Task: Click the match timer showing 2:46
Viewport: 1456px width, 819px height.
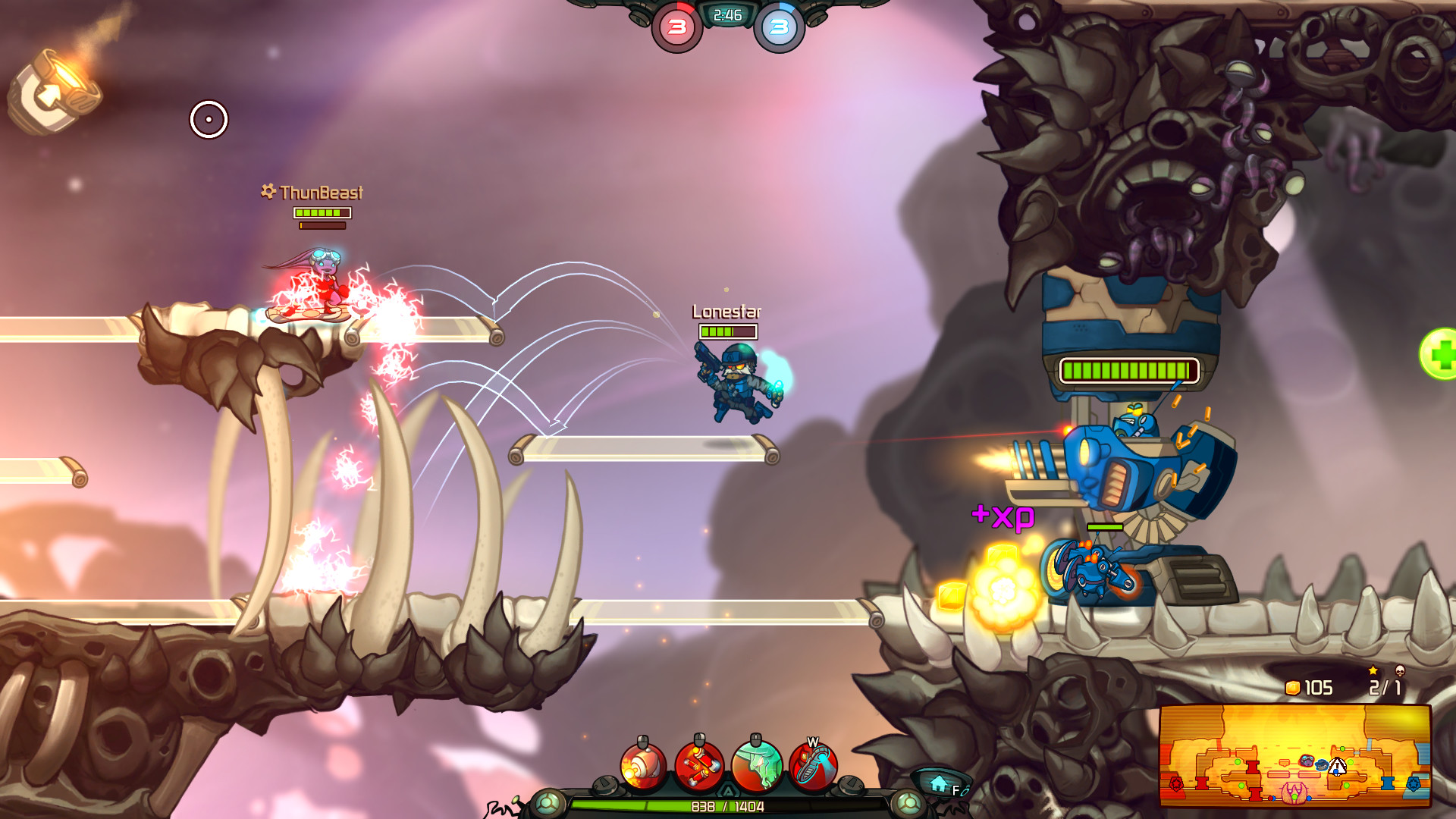Action: pyautogui.click(x=726, y=14)
